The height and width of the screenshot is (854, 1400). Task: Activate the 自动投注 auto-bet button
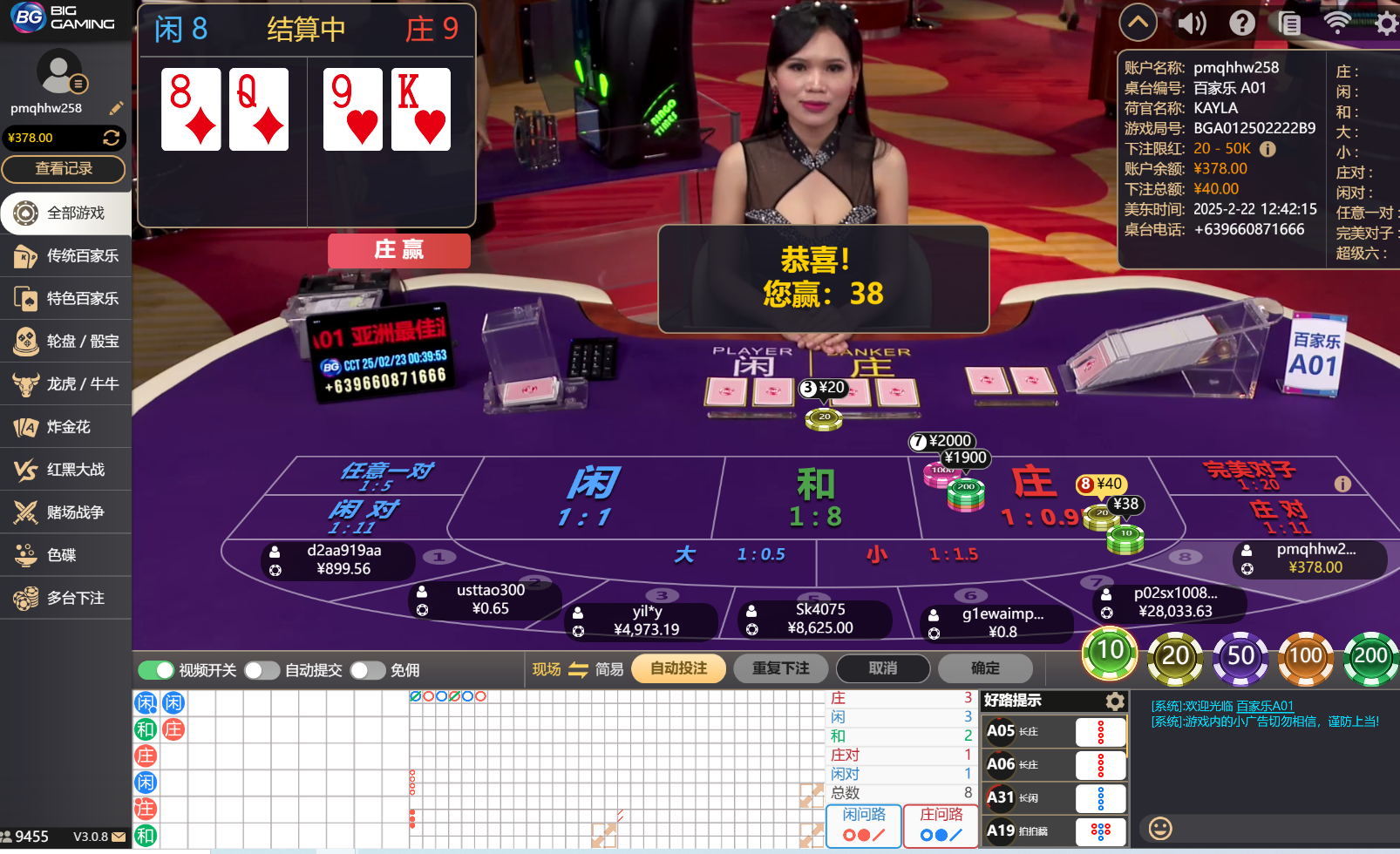coord(678,668)
